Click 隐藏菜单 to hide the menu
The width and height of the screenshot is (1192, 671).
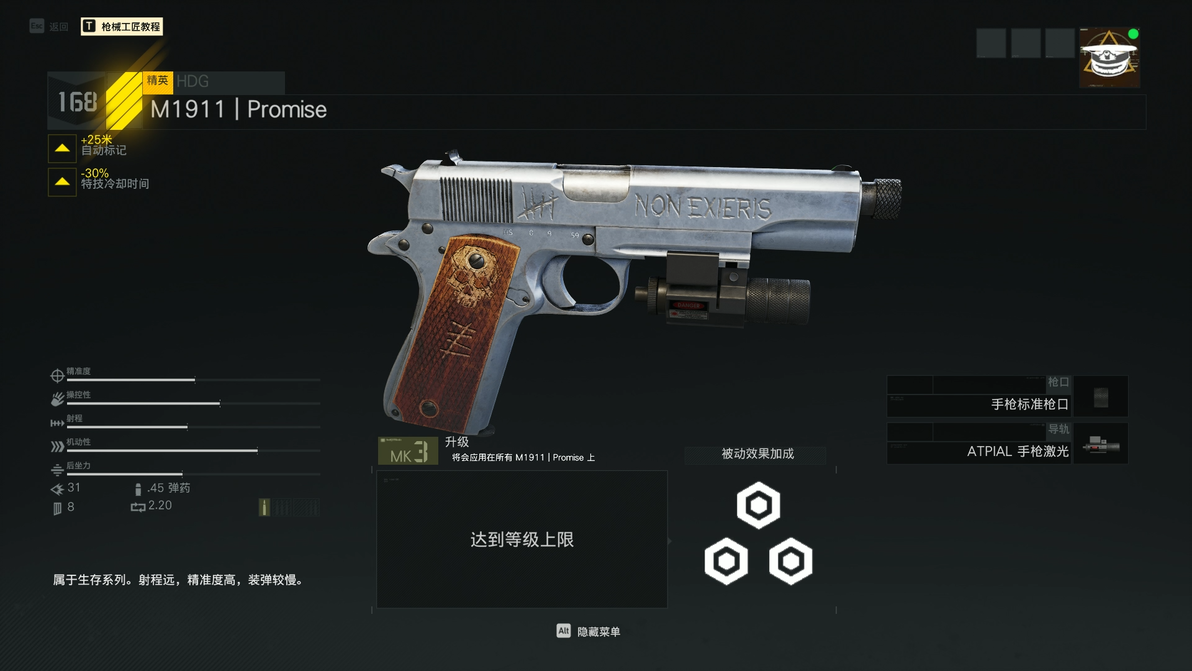[589, 631]
